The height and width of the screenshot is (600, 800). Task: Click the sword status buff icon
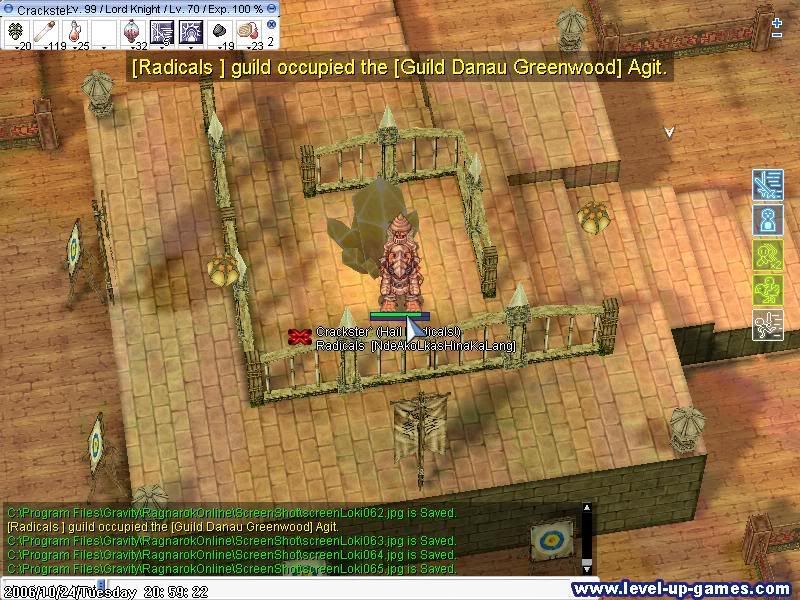(x=767, y=187)
